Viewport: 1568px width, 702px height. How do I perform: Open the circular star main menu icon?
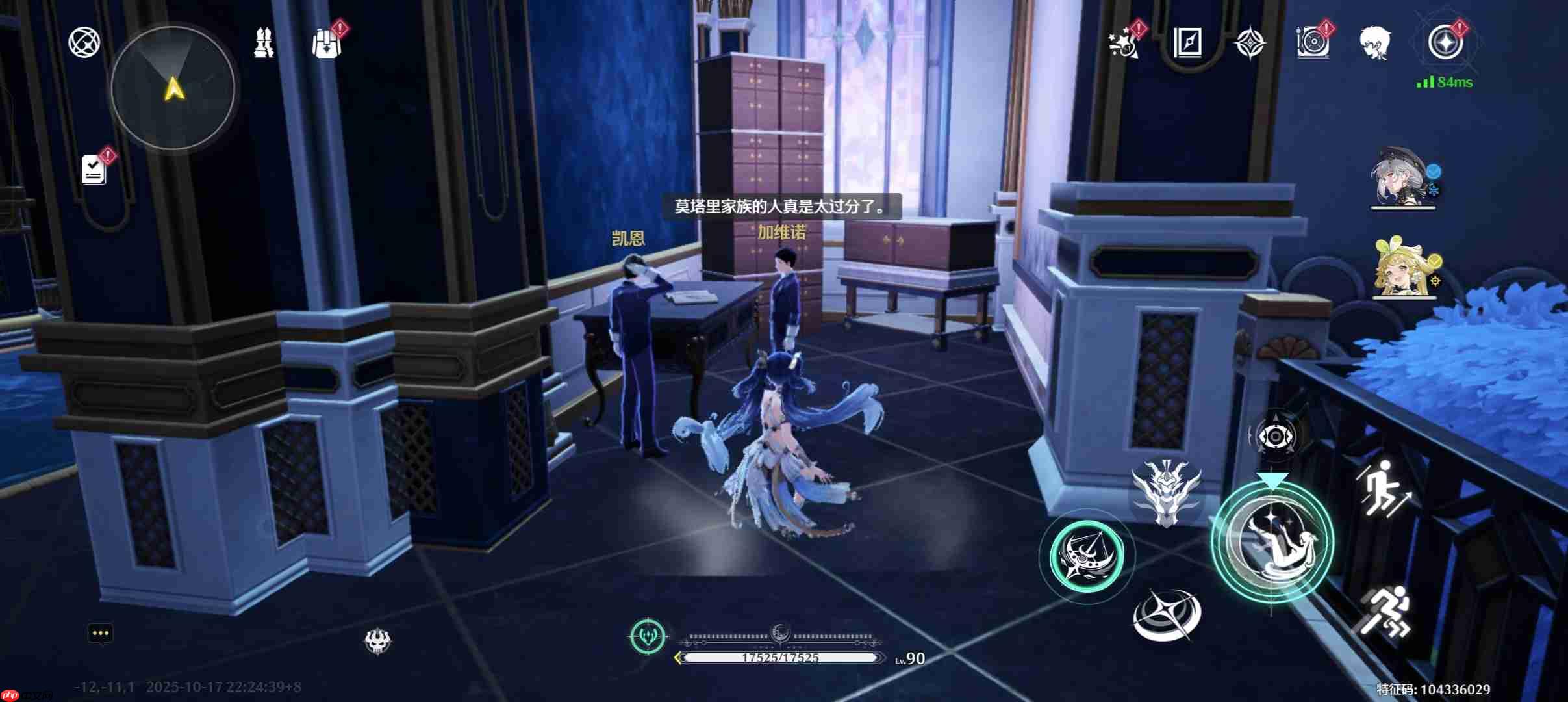click(1445, 43)
